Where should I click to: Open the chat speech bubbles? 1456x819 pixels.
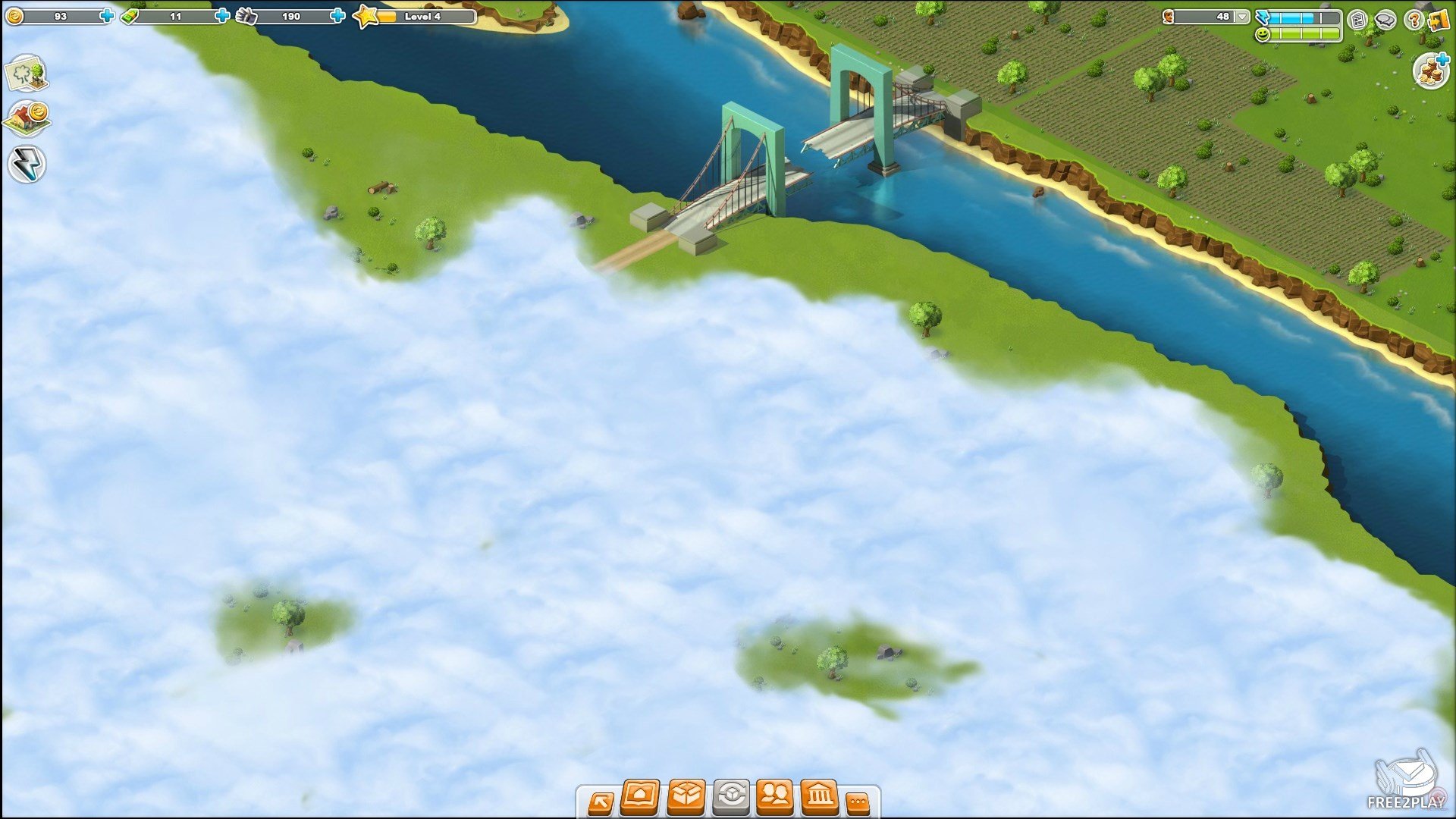tap(1385, 20)
